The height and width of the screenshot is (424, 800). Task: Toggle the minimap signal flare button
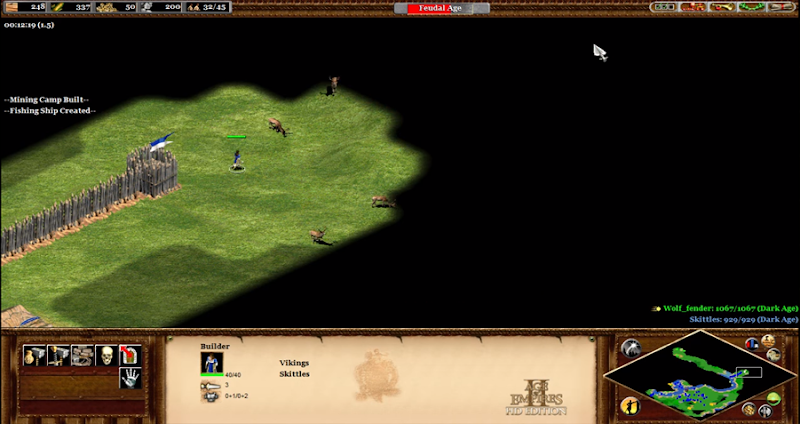coord(631,348)
